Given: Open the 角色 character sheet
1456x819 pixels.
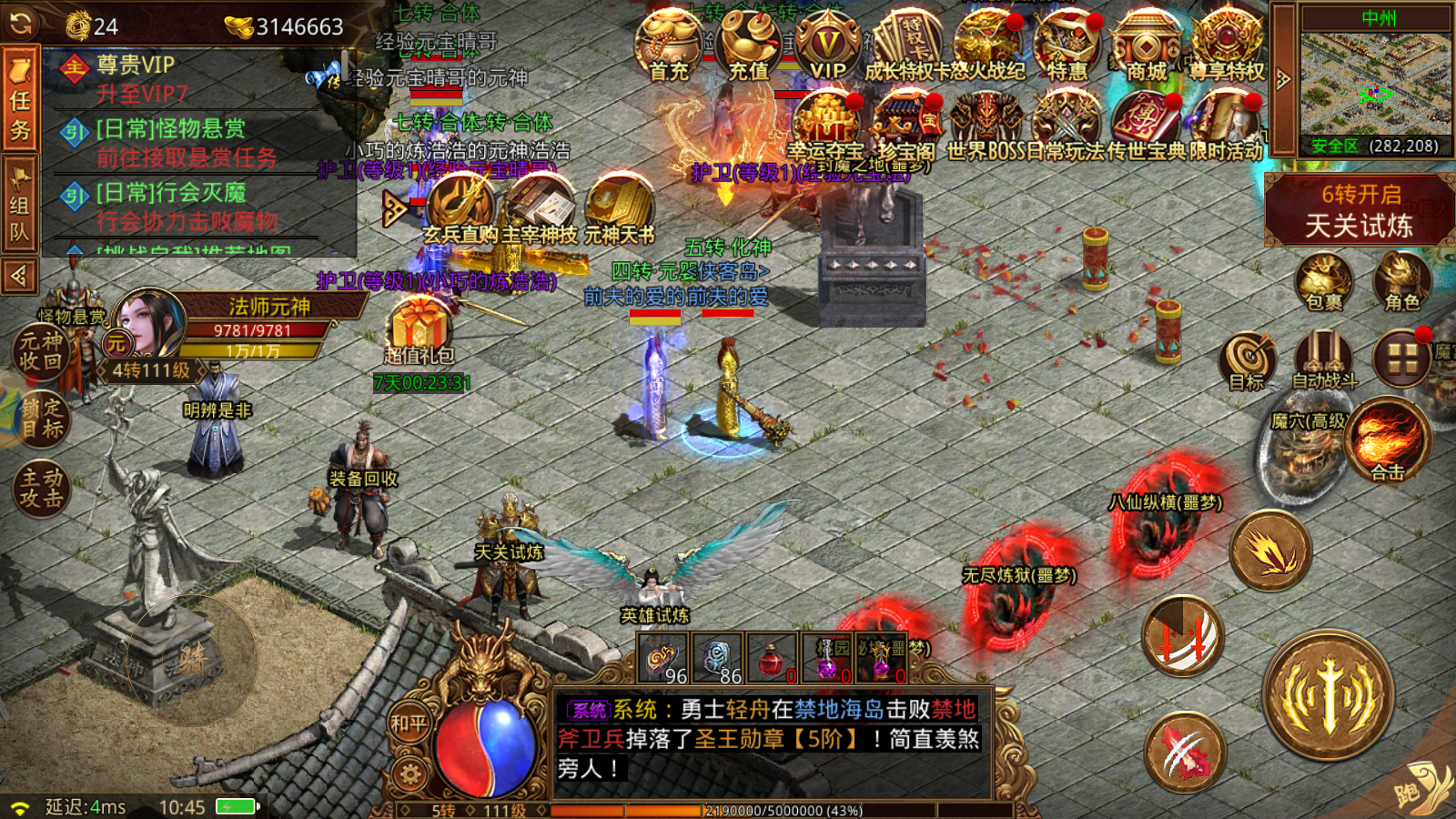Looking at the screenshot, I should point(1401,280).
